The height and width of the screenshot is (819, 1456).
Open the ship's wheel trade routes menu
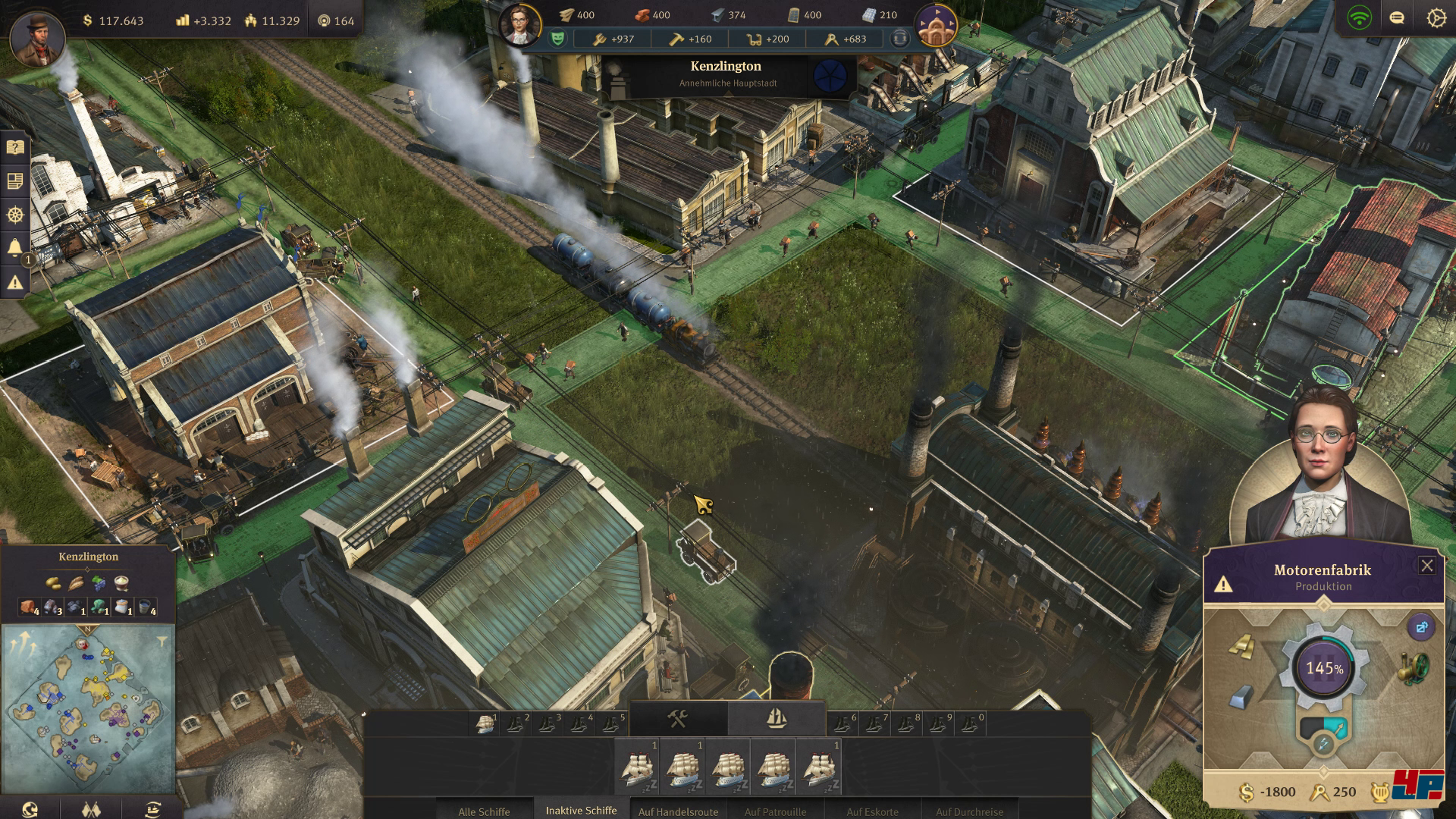pos(15,215)
